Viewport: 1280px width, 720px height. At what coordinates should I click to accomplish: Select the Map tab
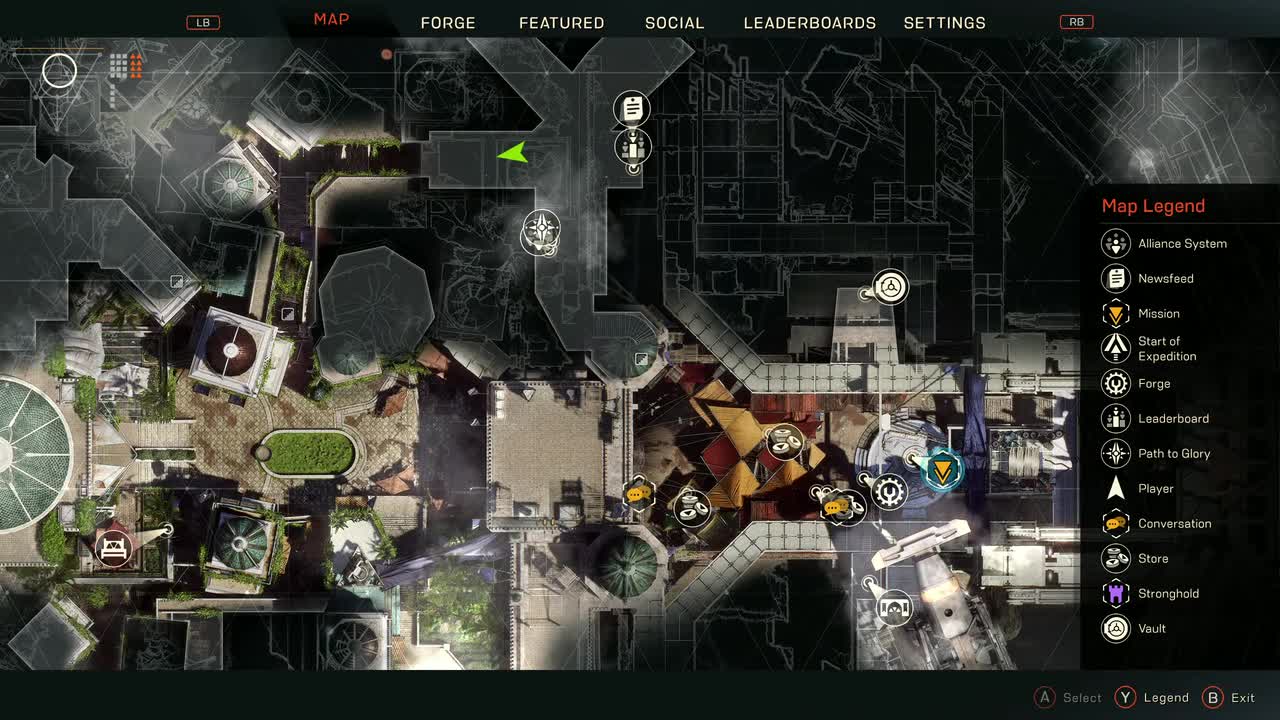[331, 20]
